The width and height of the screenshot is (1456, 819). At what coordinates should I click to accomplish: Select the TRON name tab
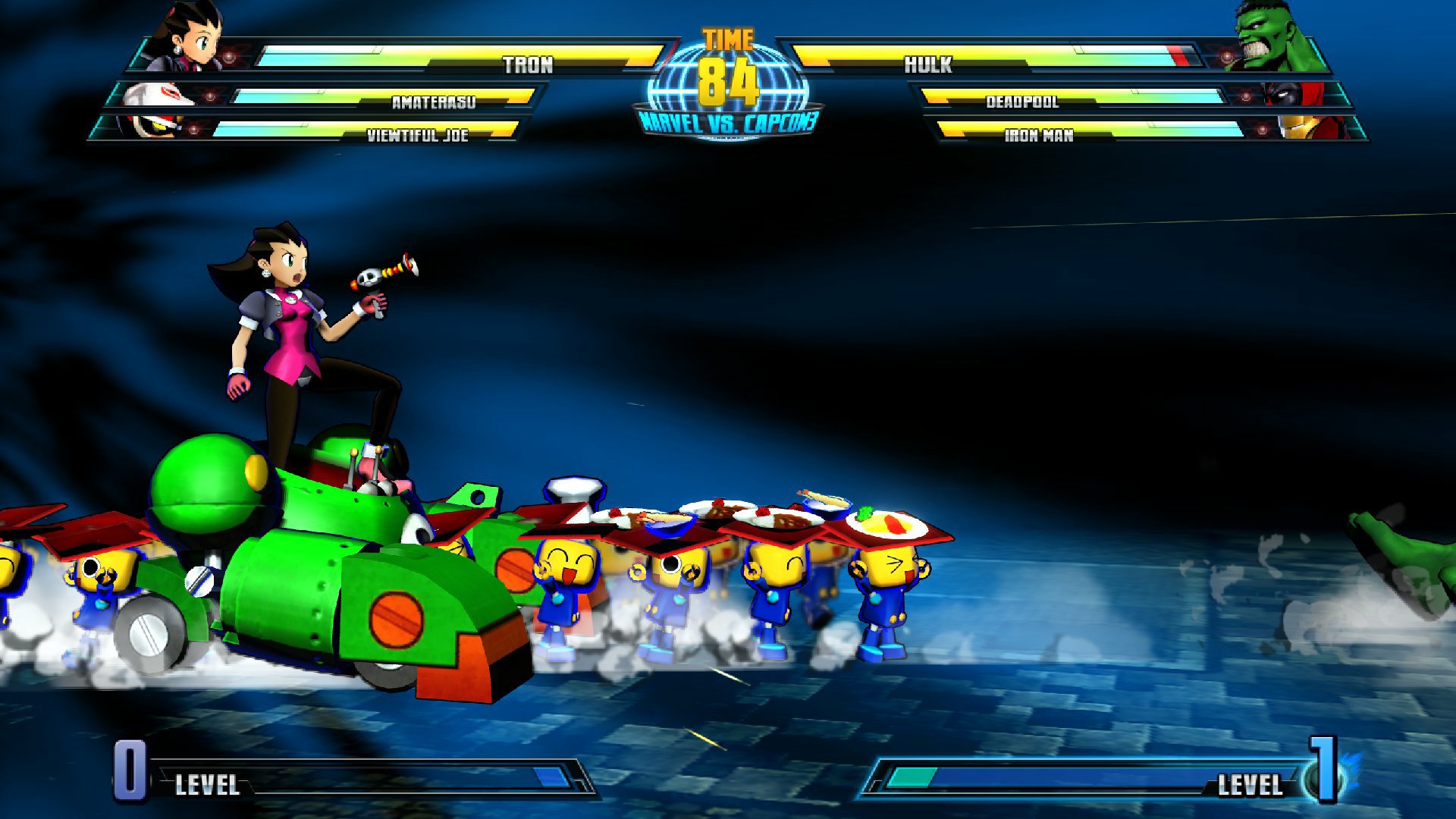pos(527,65)
